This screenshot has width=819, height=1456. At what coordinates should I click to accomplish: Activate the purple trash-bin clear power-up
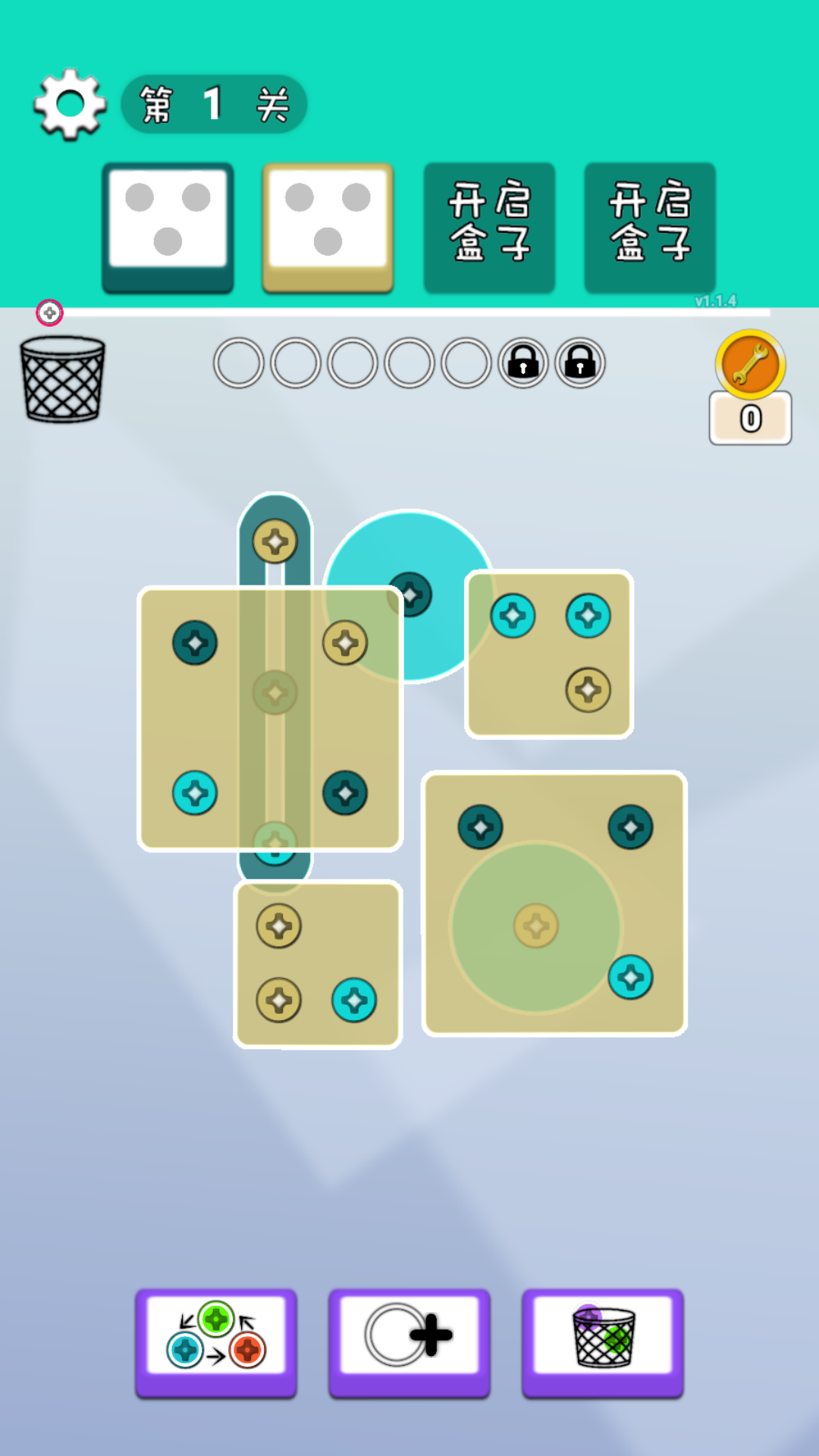(602, 1341)
